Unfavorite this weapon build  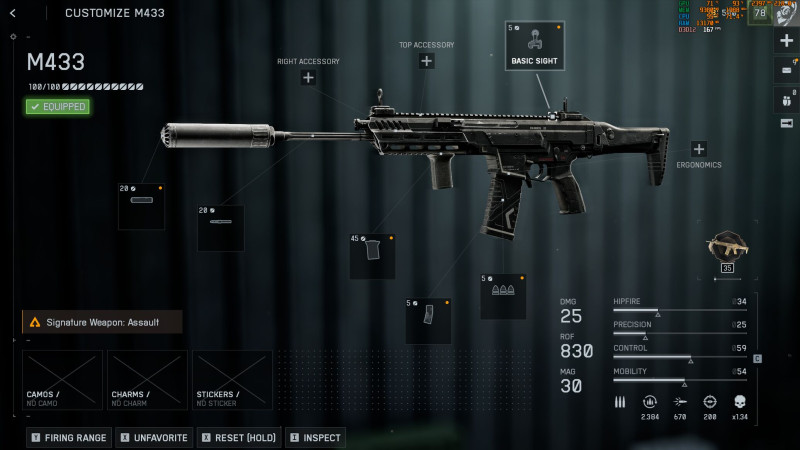click(153, 437)
